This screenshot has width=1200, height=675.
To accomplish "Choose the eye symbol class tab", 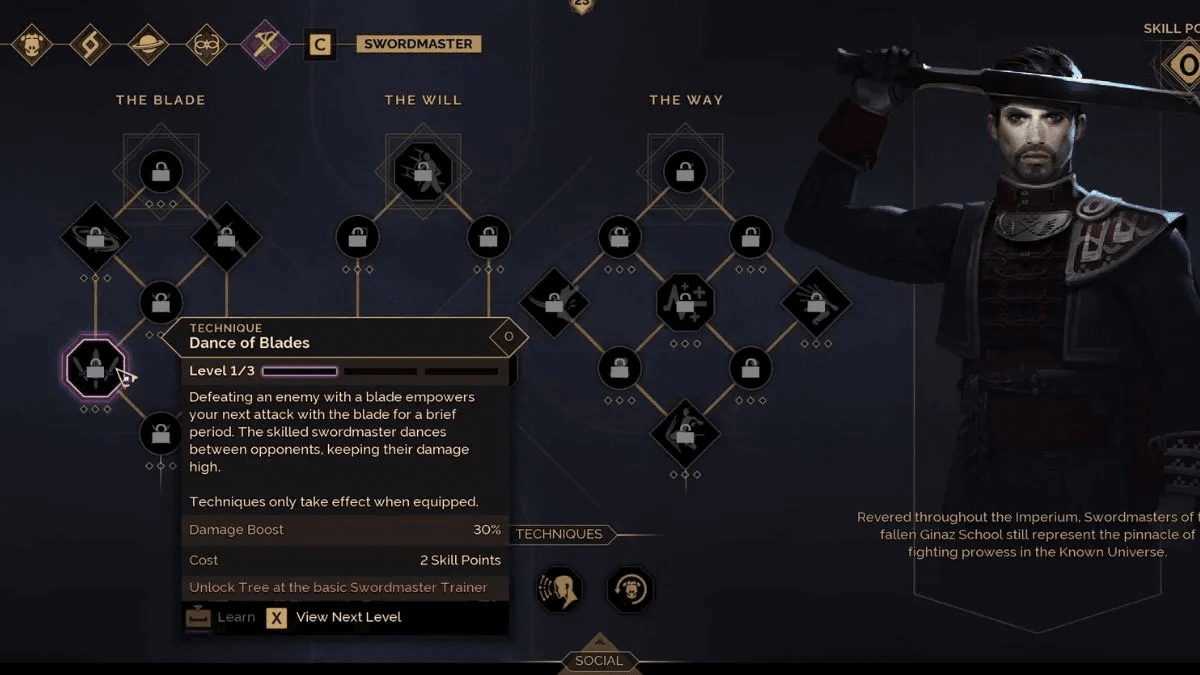I will click(207, 45).
